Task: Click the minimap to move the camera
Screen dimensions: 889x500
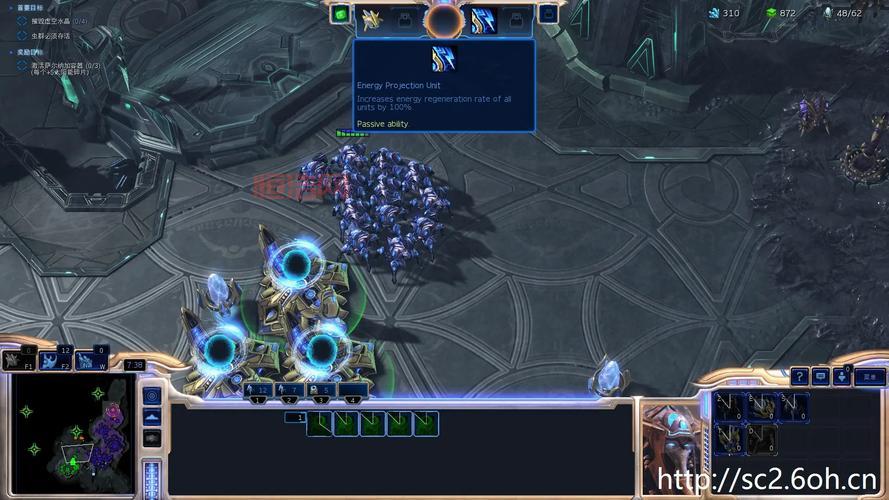Action: (70, 434)
